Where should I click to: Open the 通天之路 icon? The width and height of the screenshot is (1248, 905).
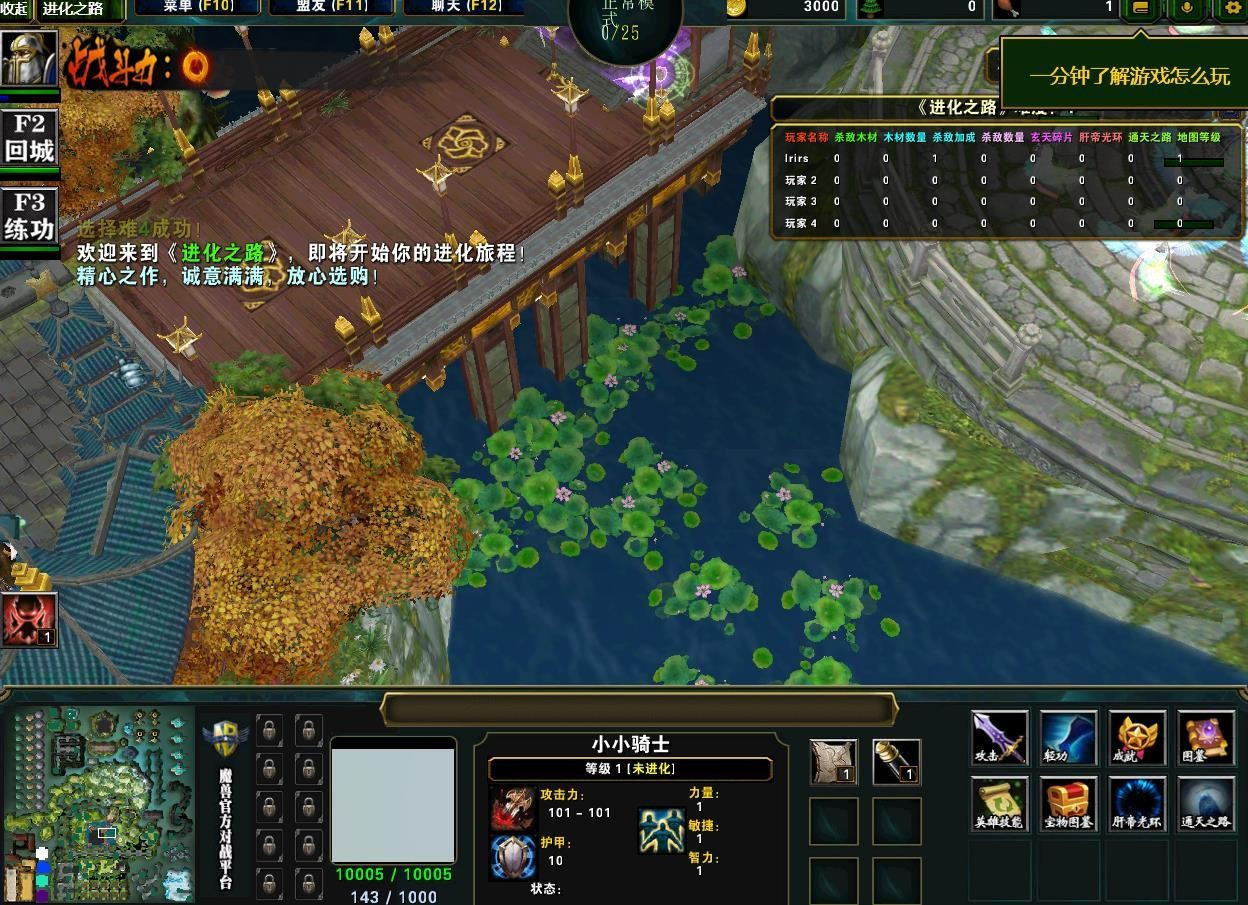tap(1205, 804)
